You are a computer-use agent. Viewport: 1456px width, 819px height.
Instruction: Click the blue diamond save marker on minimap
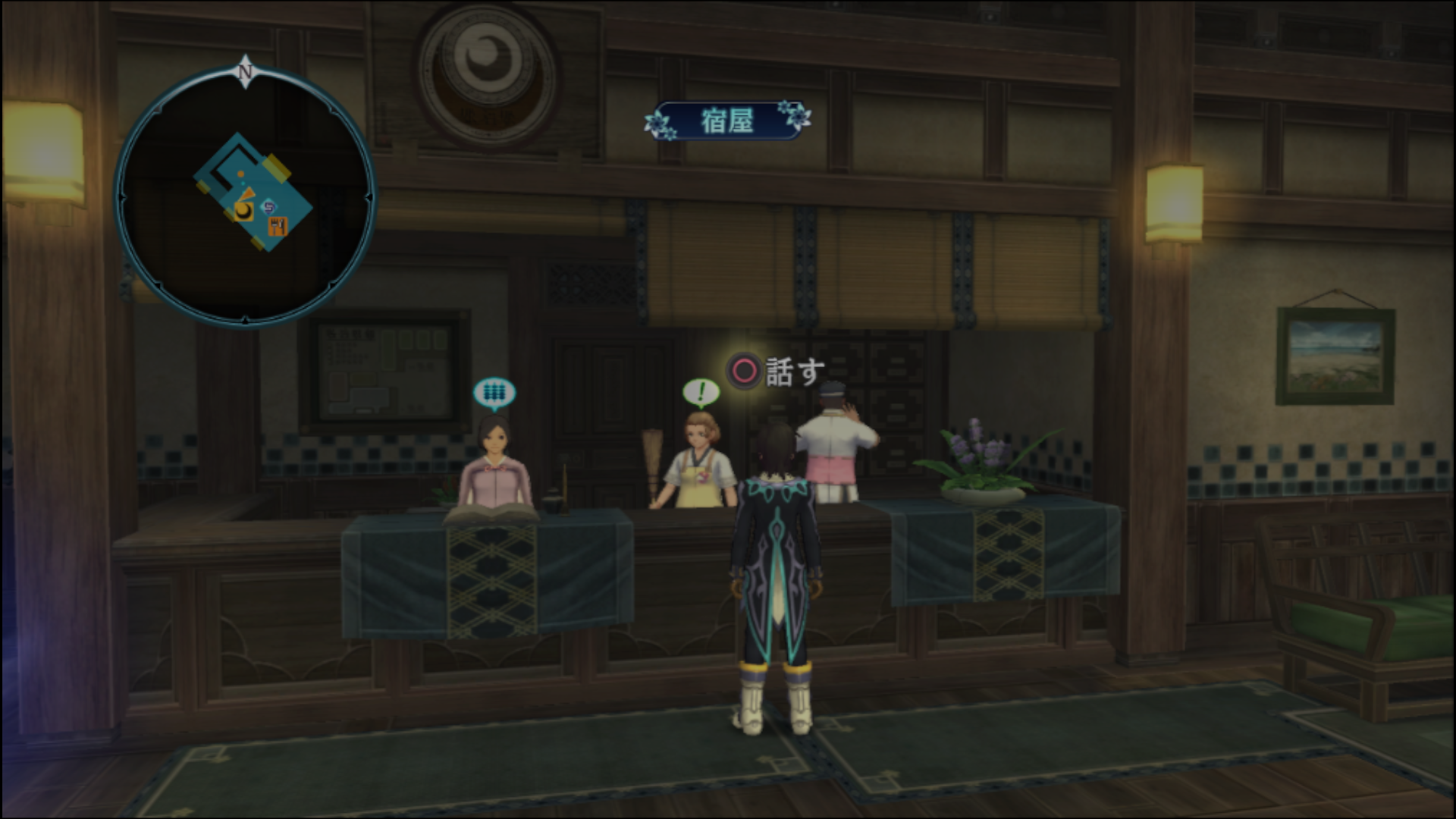pos(268,205)
